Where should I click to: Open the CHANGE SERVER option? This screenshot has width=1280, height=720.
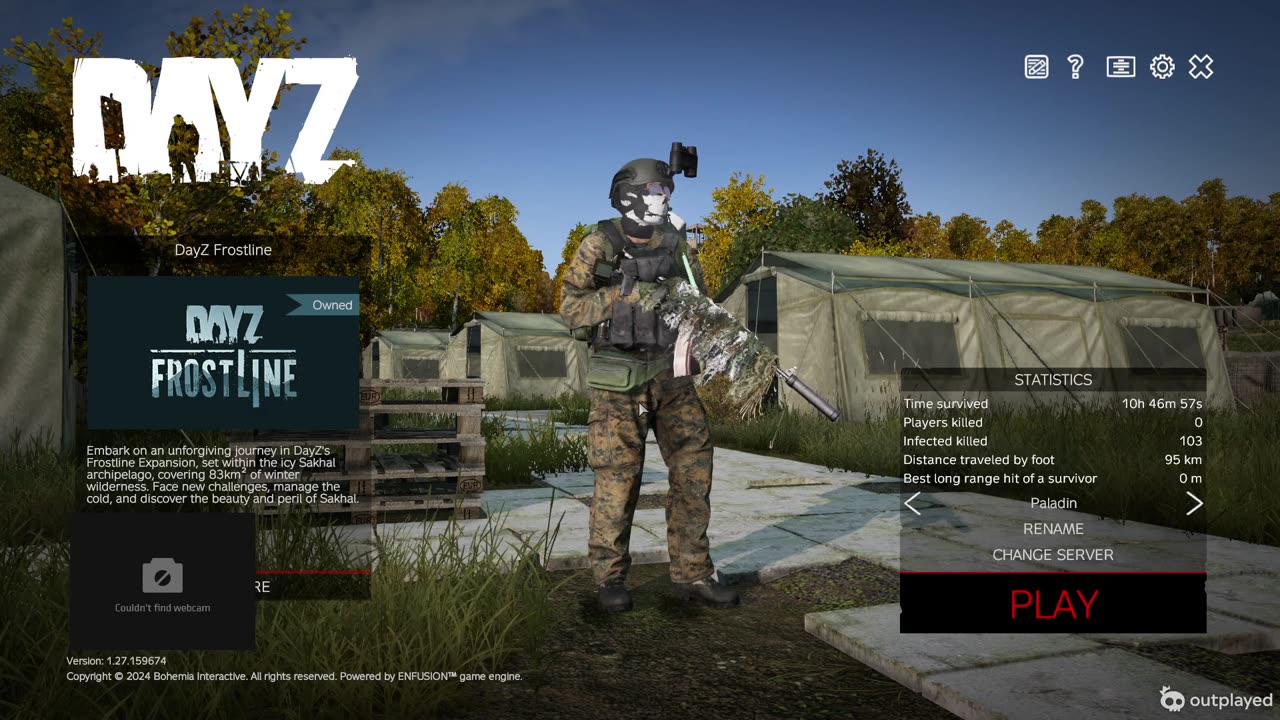(x=1053, y=555)
